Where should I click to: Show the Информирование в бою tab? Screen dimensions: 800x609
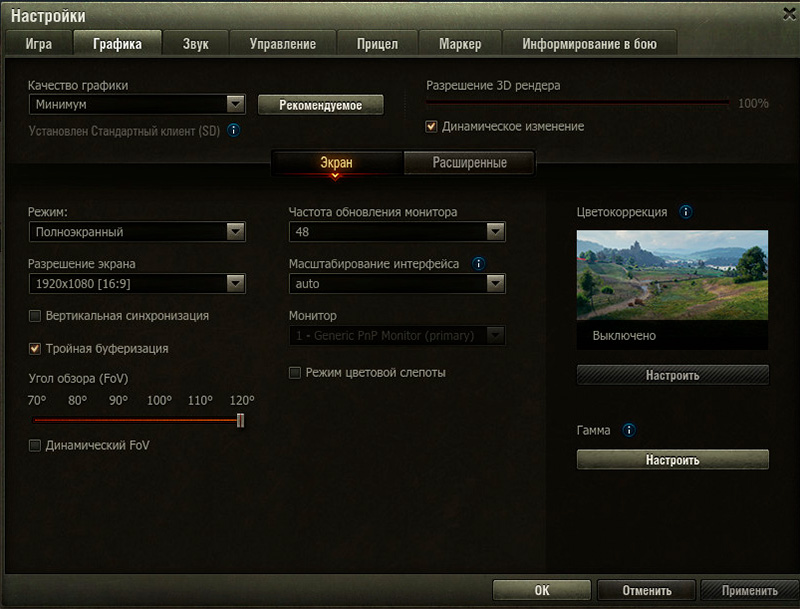(x=589, y=43)
